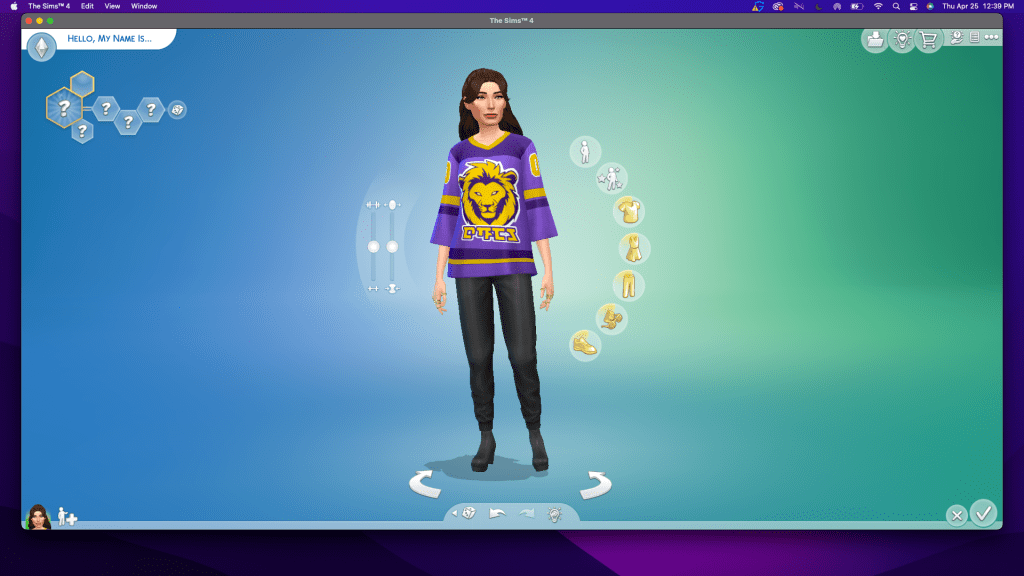Screen dimensions: 1024x576
Task: Choose the bottoms pants category
Action: tap(628, 284)
